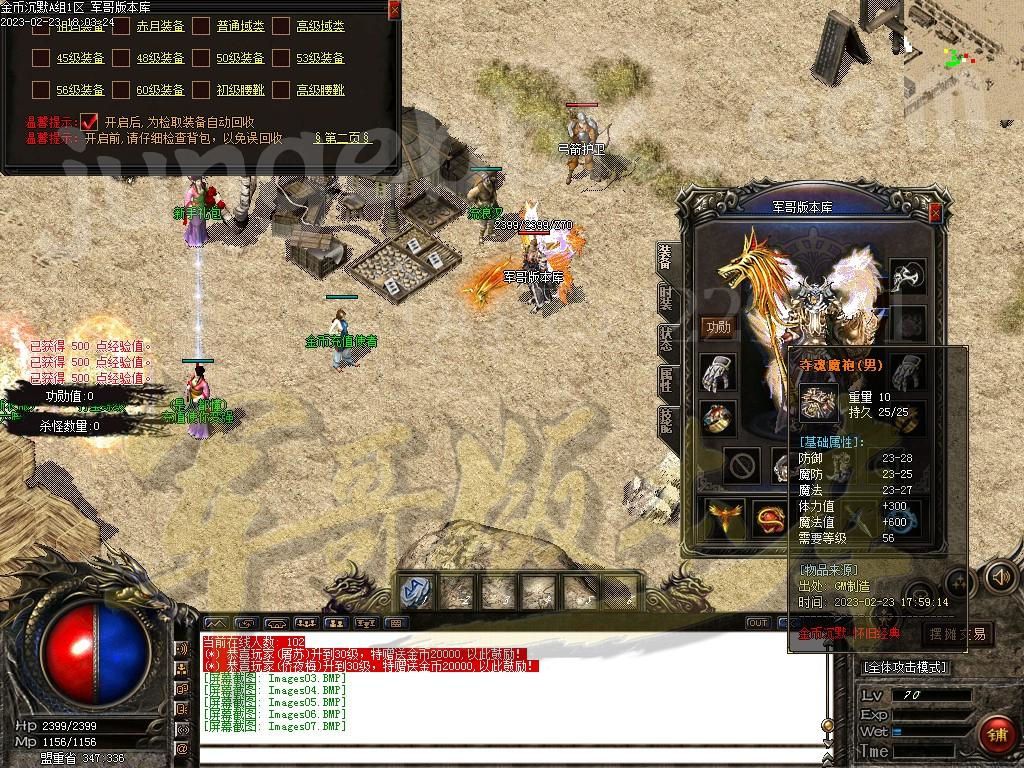Tick the 45级装备 checkbox

pos(41,58)
